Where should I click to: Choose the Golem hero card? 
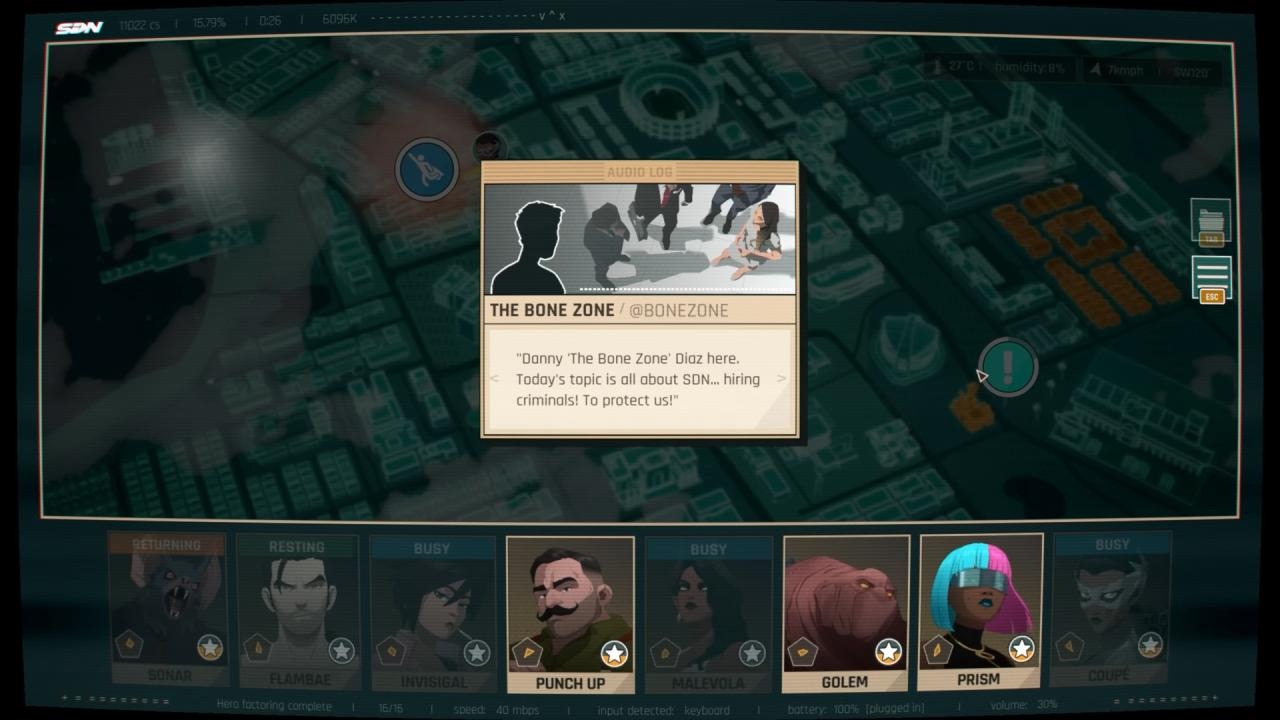[x=845, y=614]
